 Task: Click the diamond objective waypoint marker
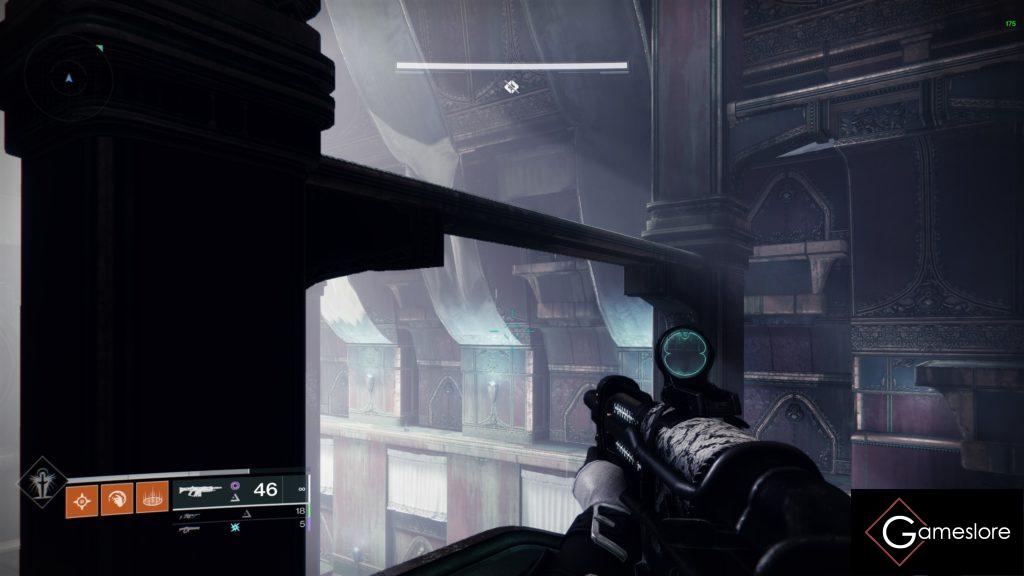(511, 88)
